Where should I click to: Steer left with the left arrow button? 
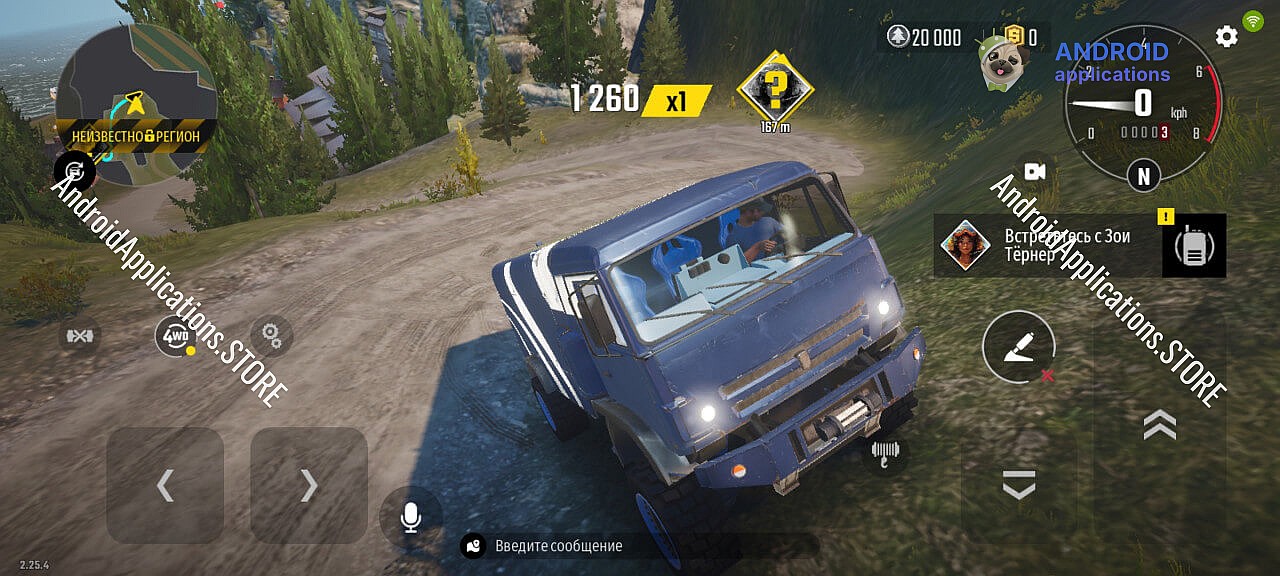(165, 485)
